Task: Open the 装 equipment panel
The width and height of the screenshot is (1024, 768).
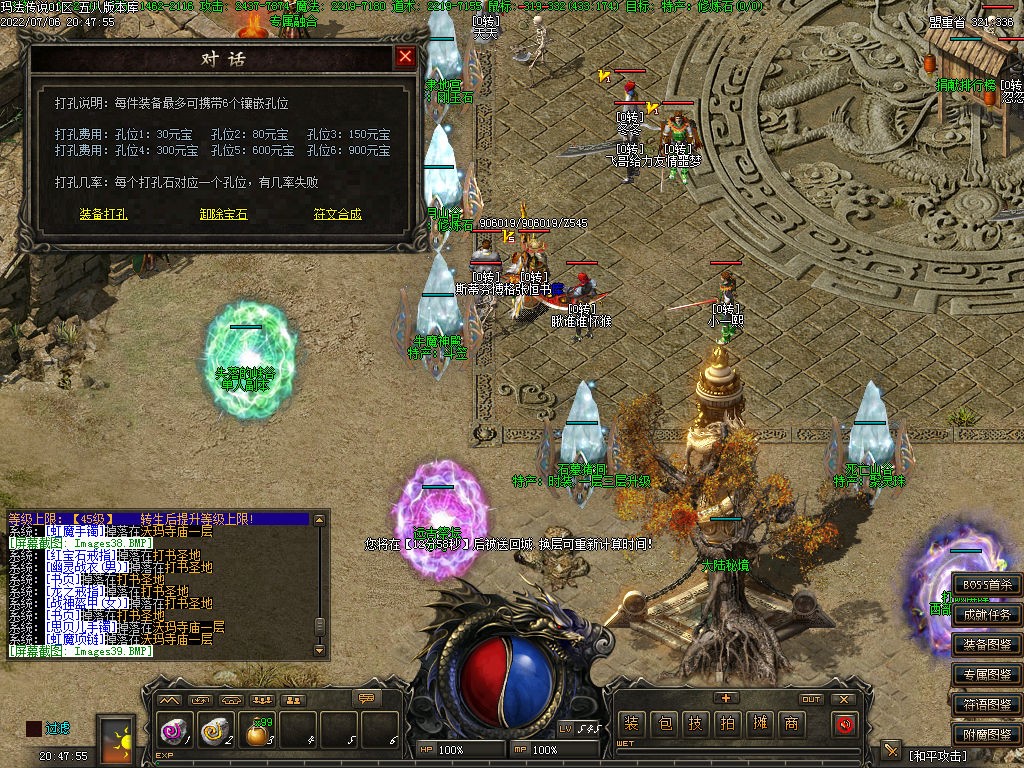Action: click(631, 724)
